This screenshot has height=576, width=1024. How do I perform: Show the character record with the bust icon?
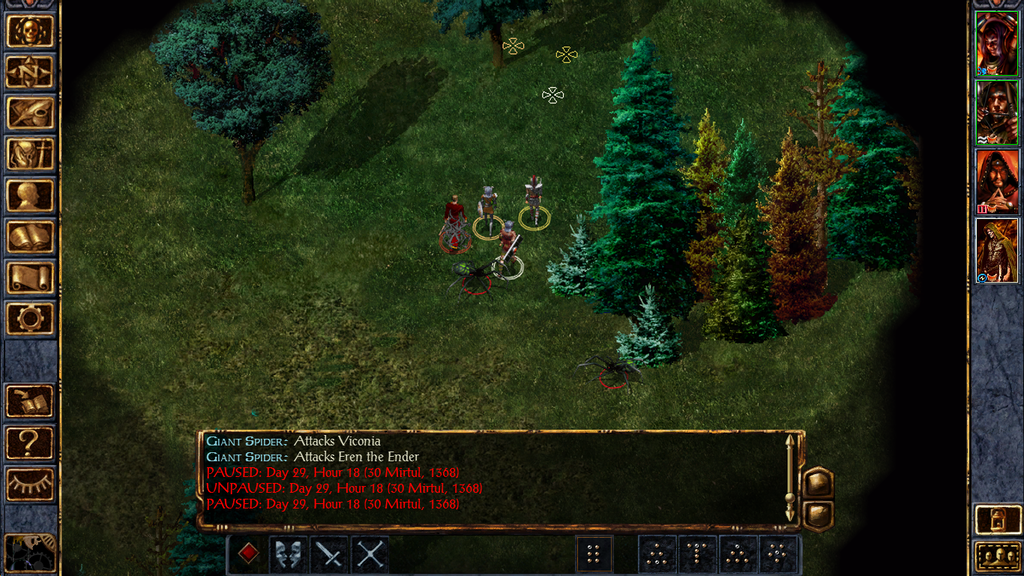point(30,195)
